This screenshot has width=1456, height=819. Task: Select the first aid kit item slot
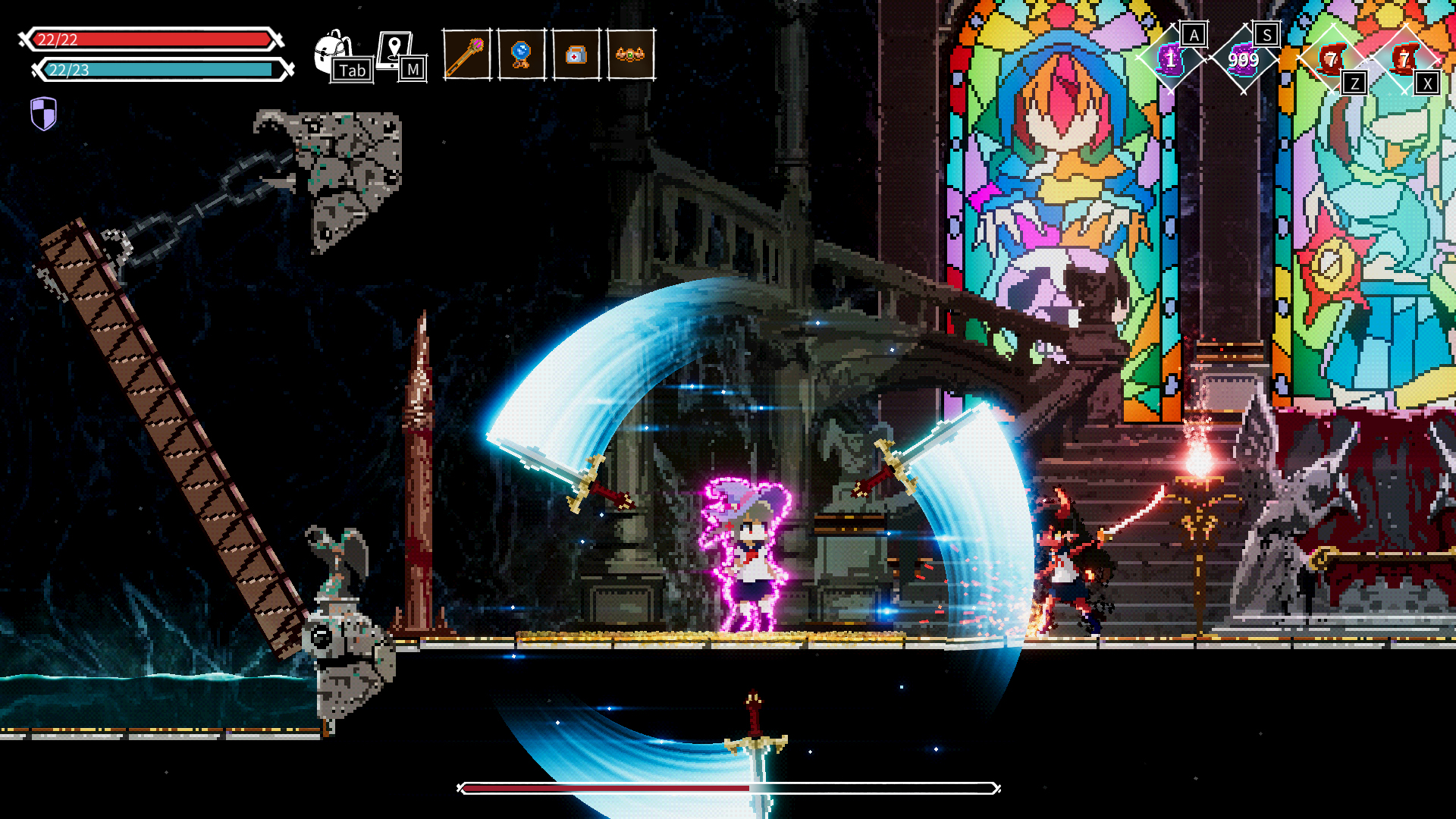click(576, 53)
